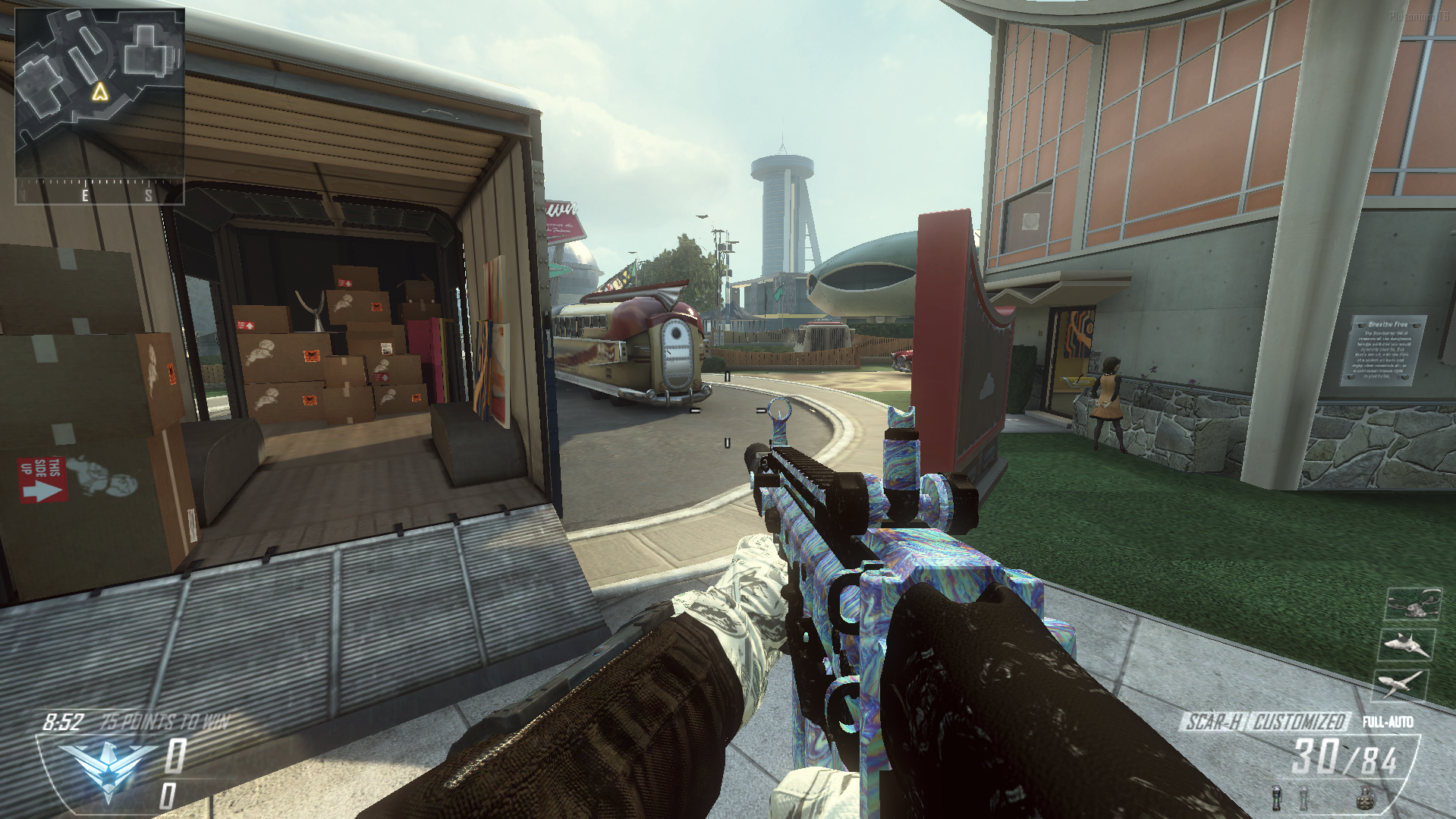The image size is (1456, 819).
Task: Select the frag grenade icon
Action: click(1366, 799)
